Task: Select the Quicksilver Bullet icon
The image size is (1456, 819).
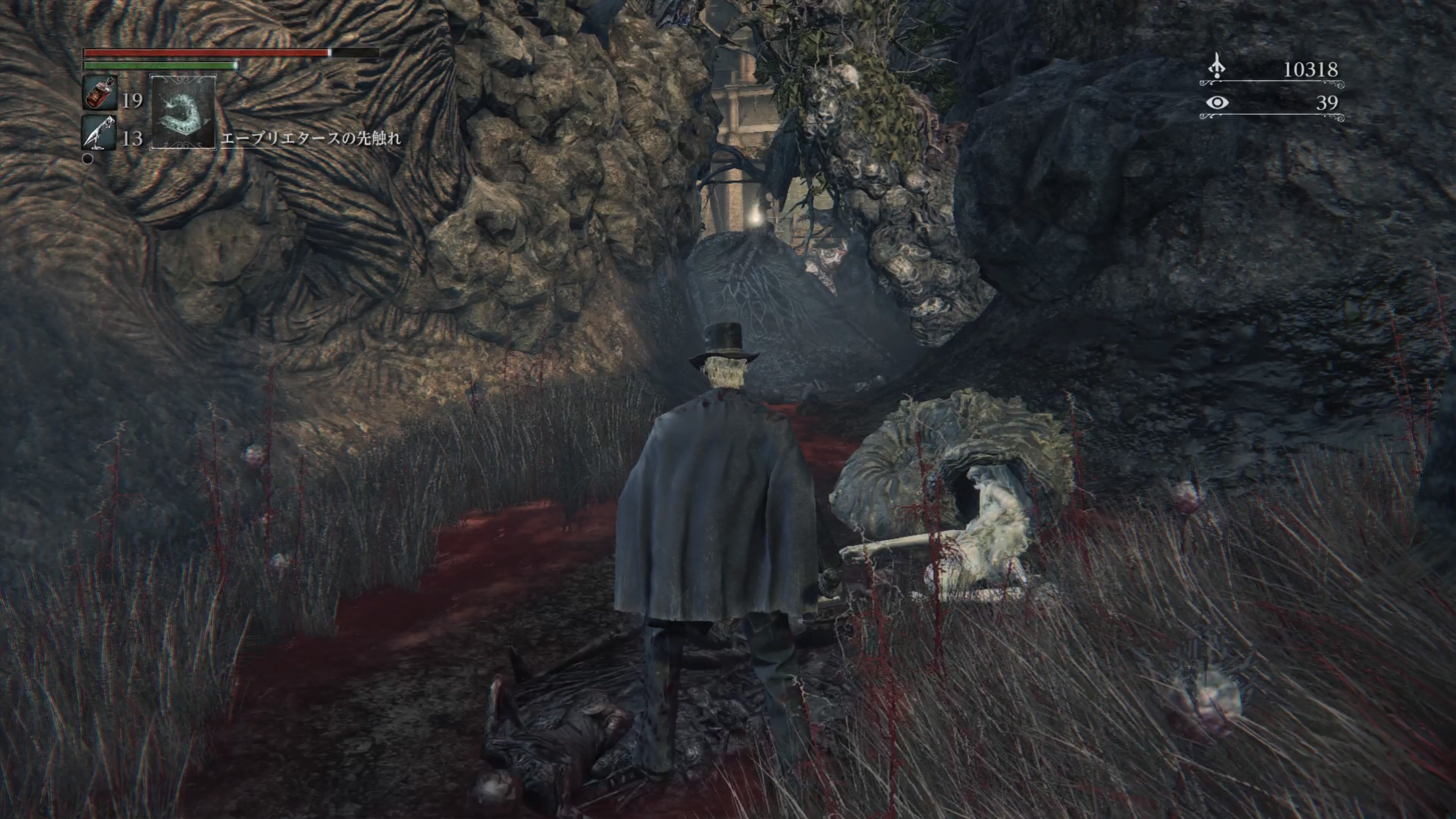Action: [100, 133]
